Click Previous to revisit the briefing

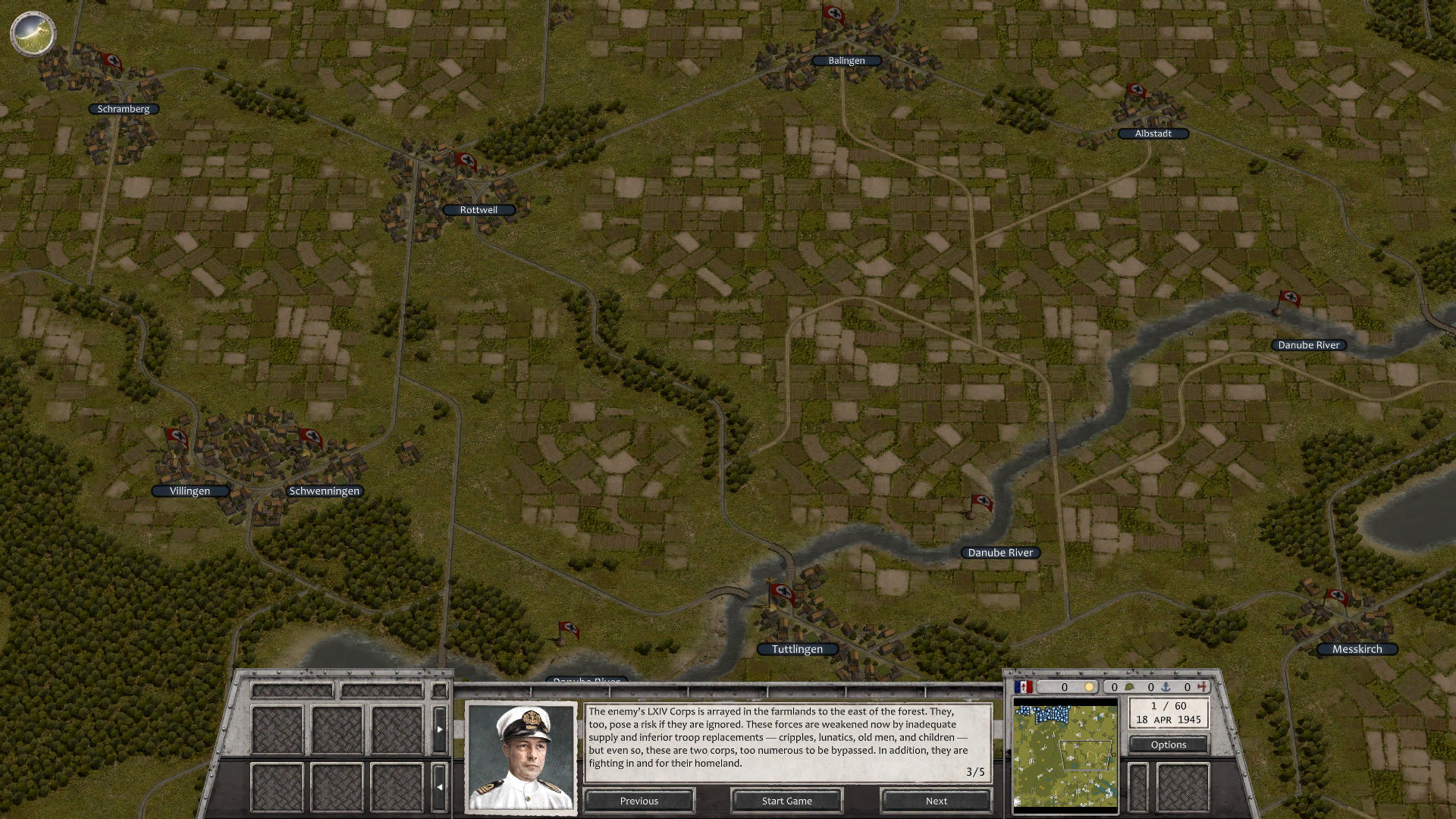point(639,800)
